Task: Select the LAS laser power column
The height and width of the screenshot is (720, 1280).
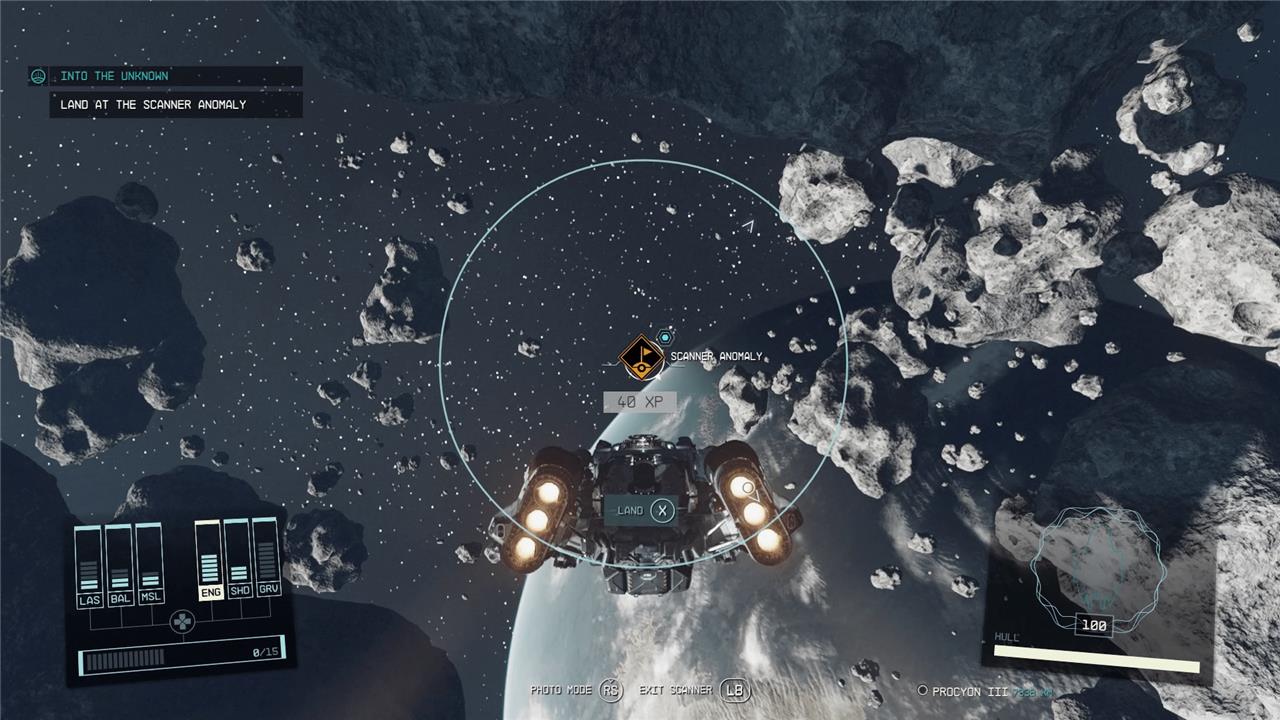Action: (90, 565)
